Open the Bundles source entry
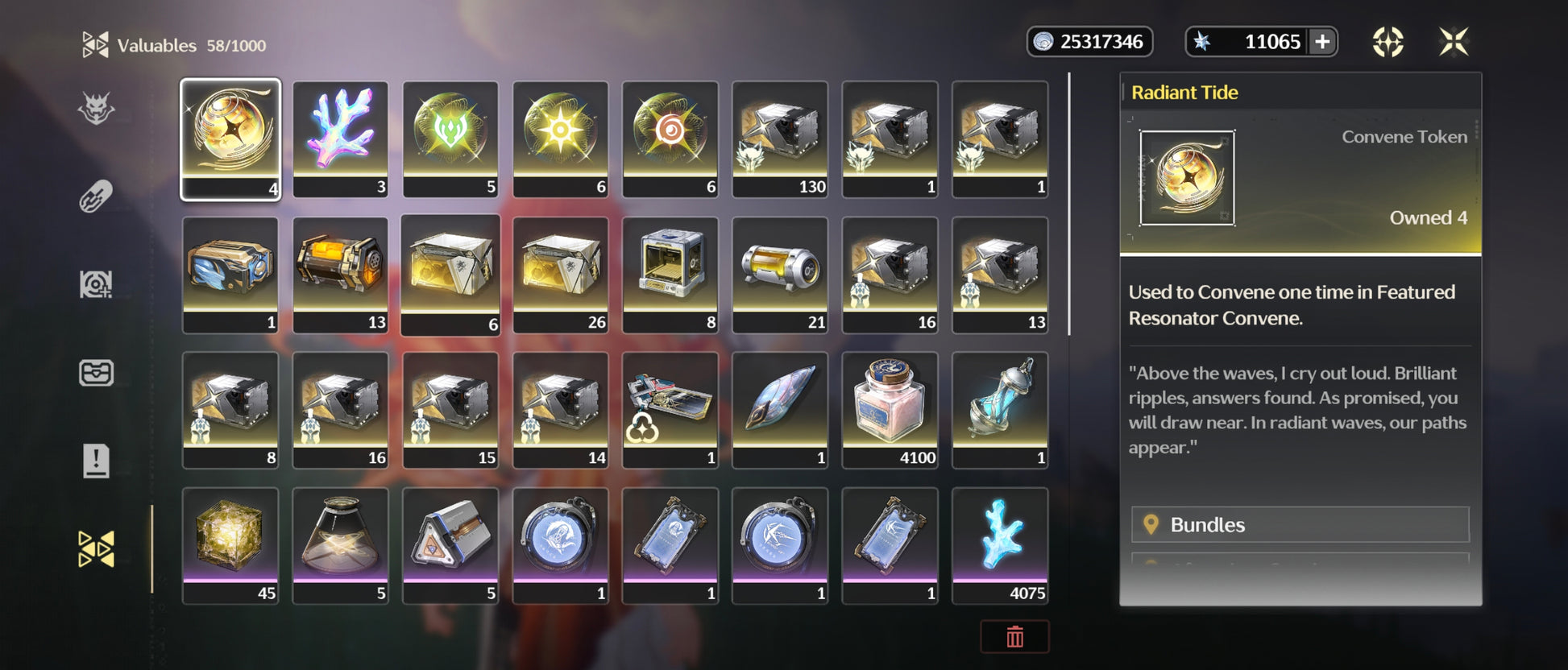Image resolution: width=1568 pixels, height=670 pixels. coord(1300,525)
